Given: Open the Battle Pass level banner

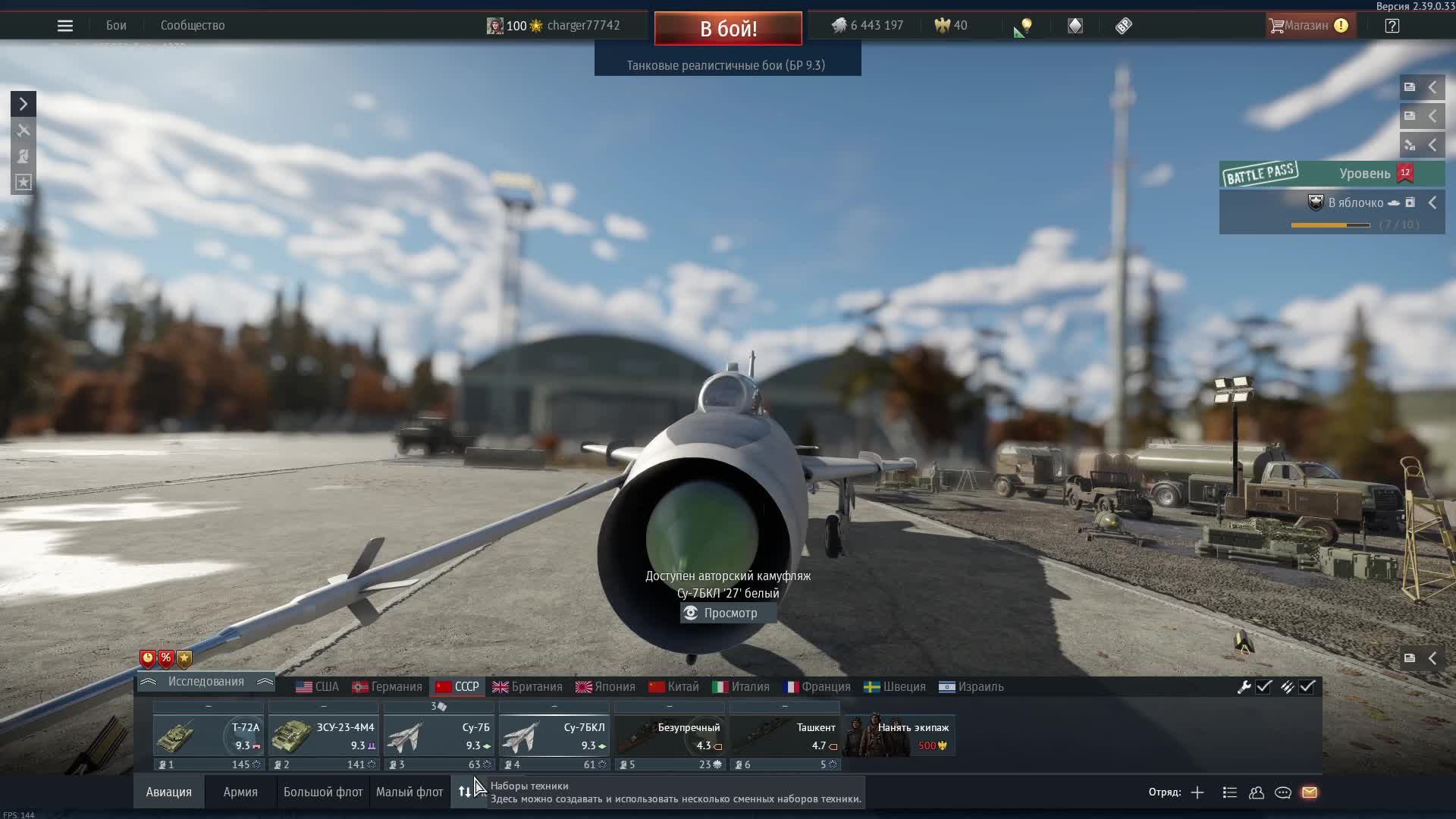Looking at the screenshot, I should coord(1332,174).
